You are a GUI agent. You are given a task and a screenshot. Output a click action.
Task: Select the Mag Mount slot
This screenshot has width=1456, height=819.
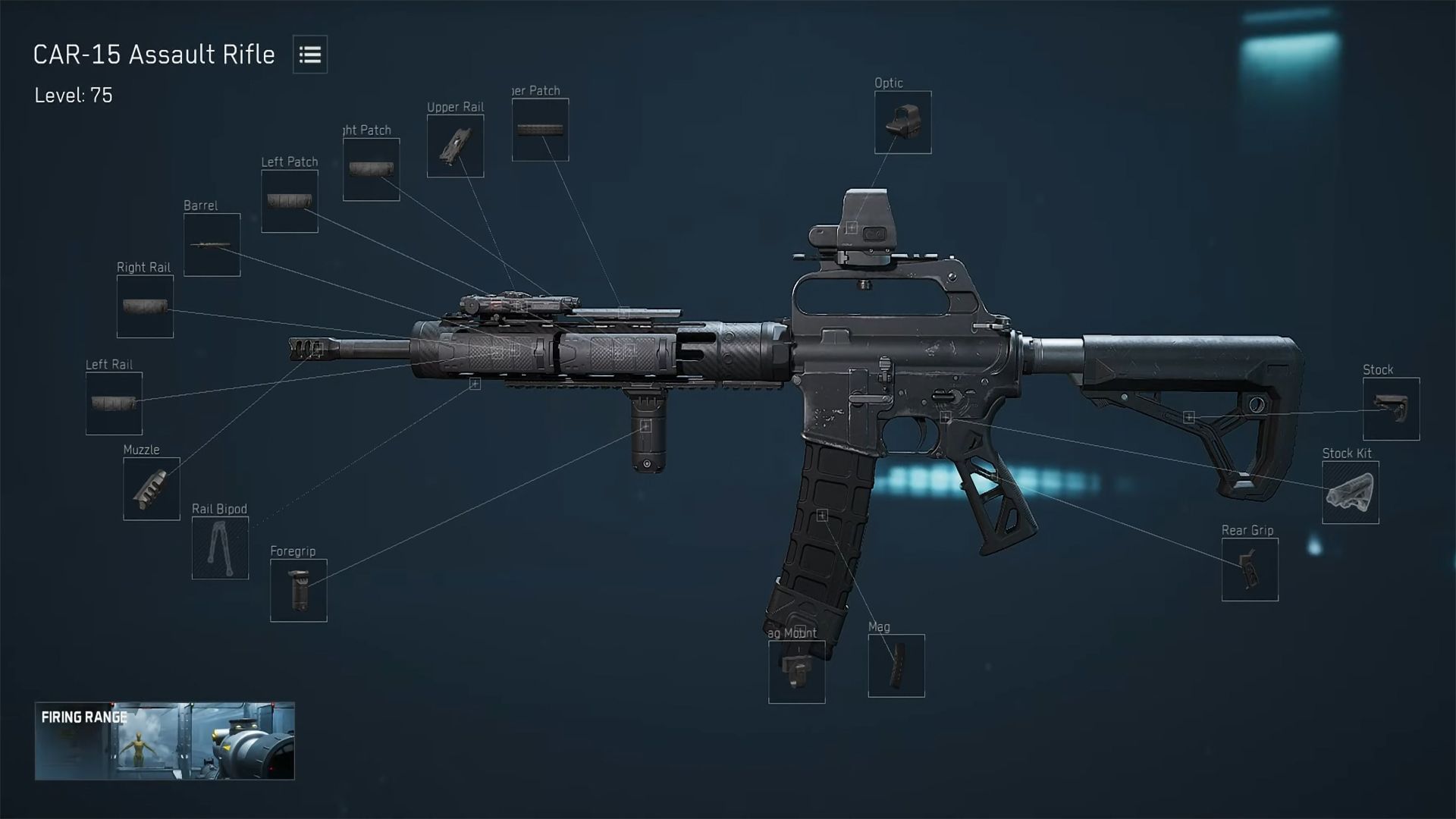click(796, 670)
